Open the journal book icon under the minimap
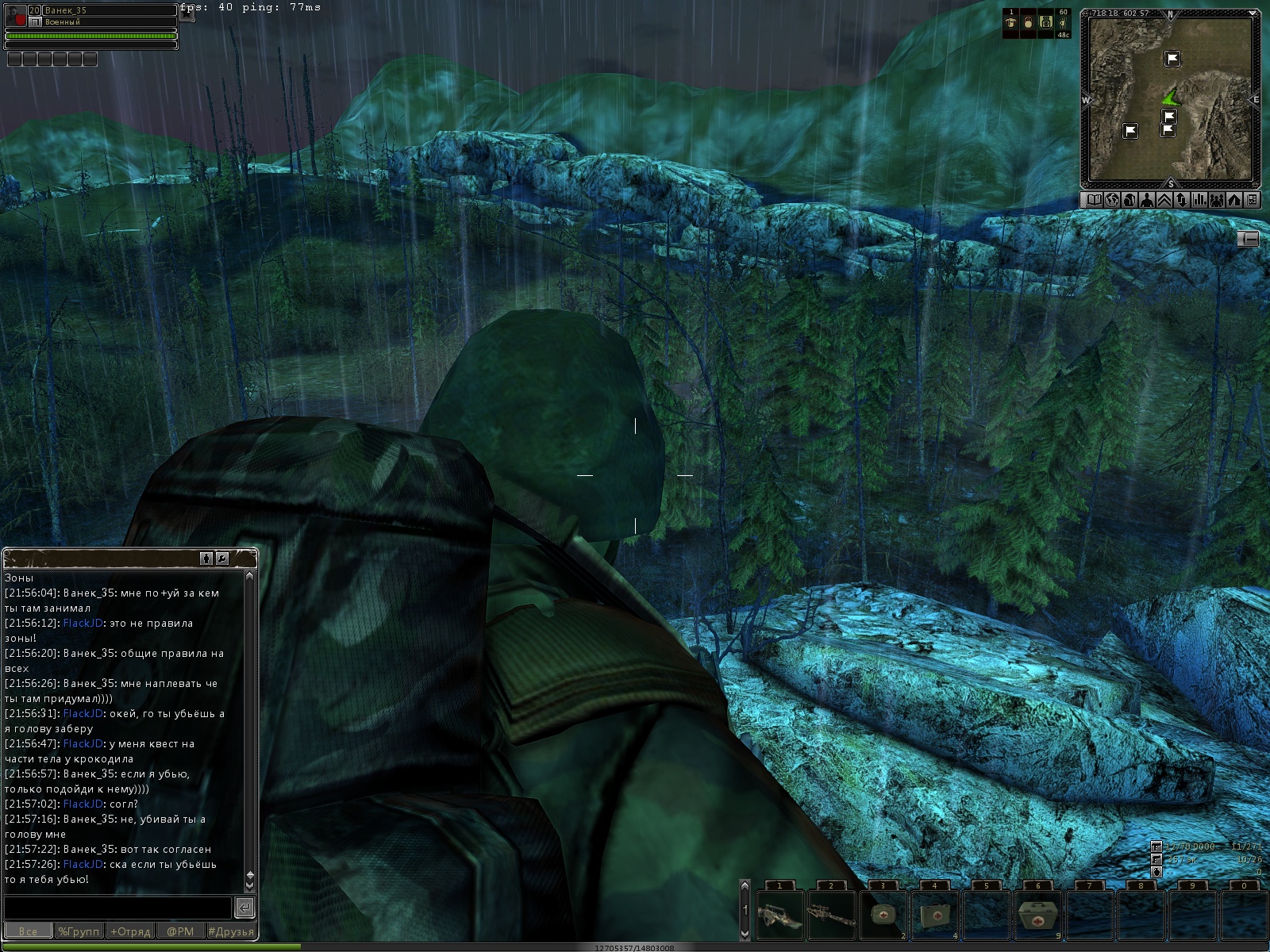 (1094, 200)
